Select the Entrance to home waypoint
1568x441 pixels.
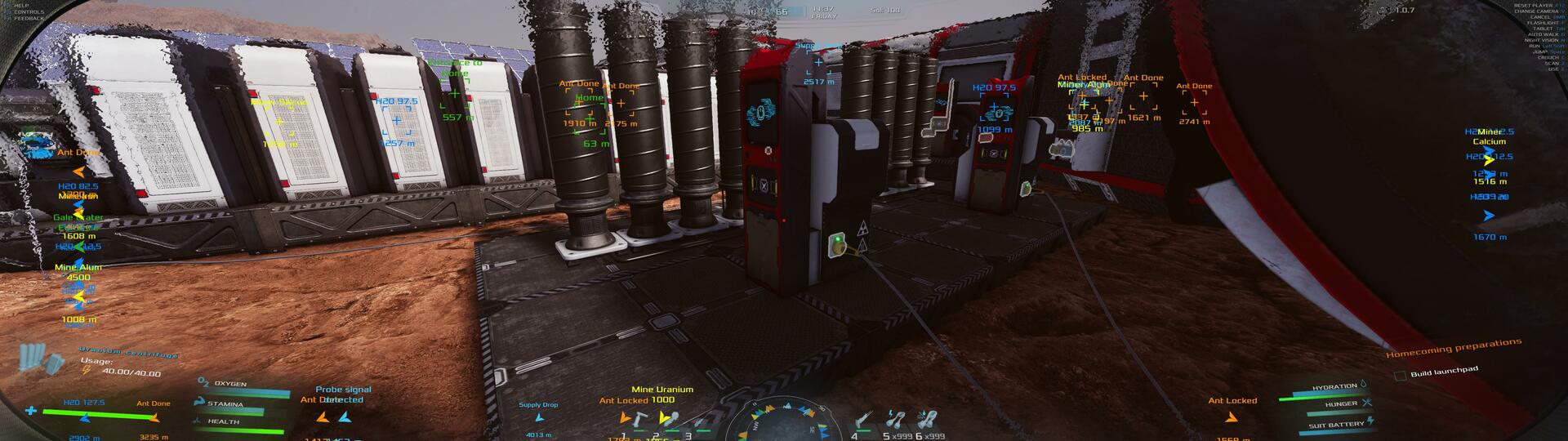(x=455, y=95)
